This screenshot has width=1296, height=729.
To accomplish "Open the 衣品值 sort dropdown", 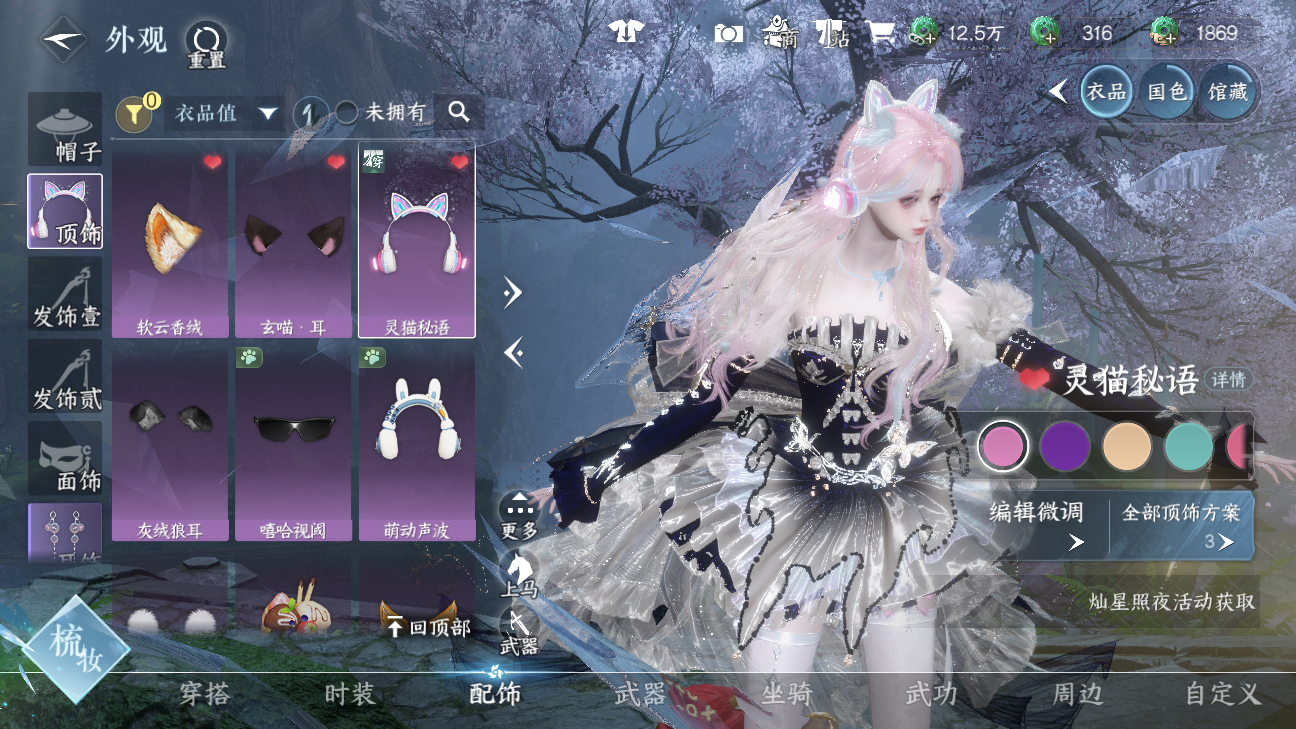I will click(224, 113).
